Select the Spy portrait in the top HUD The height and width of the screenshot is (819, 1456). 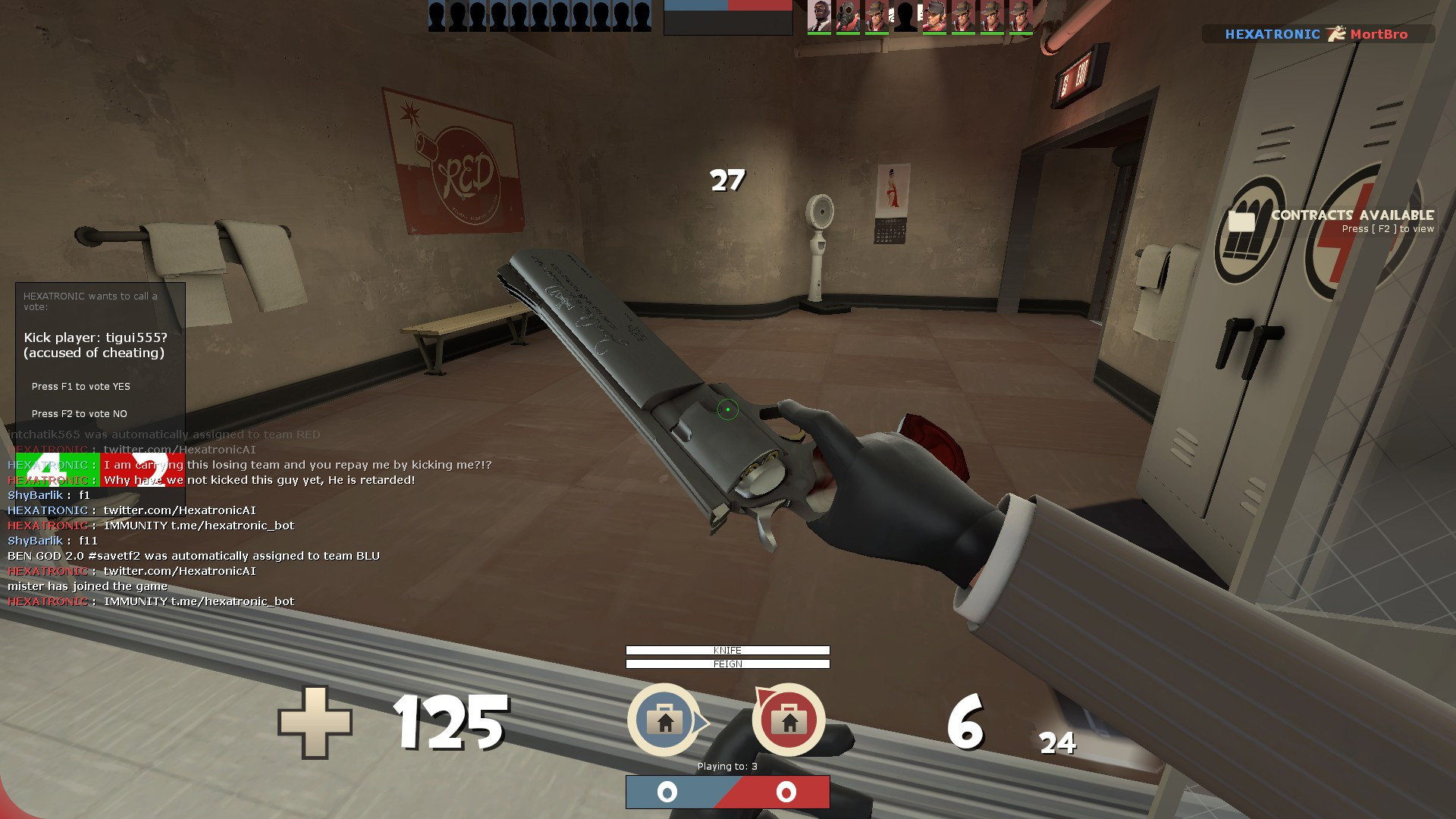[819, 17]
